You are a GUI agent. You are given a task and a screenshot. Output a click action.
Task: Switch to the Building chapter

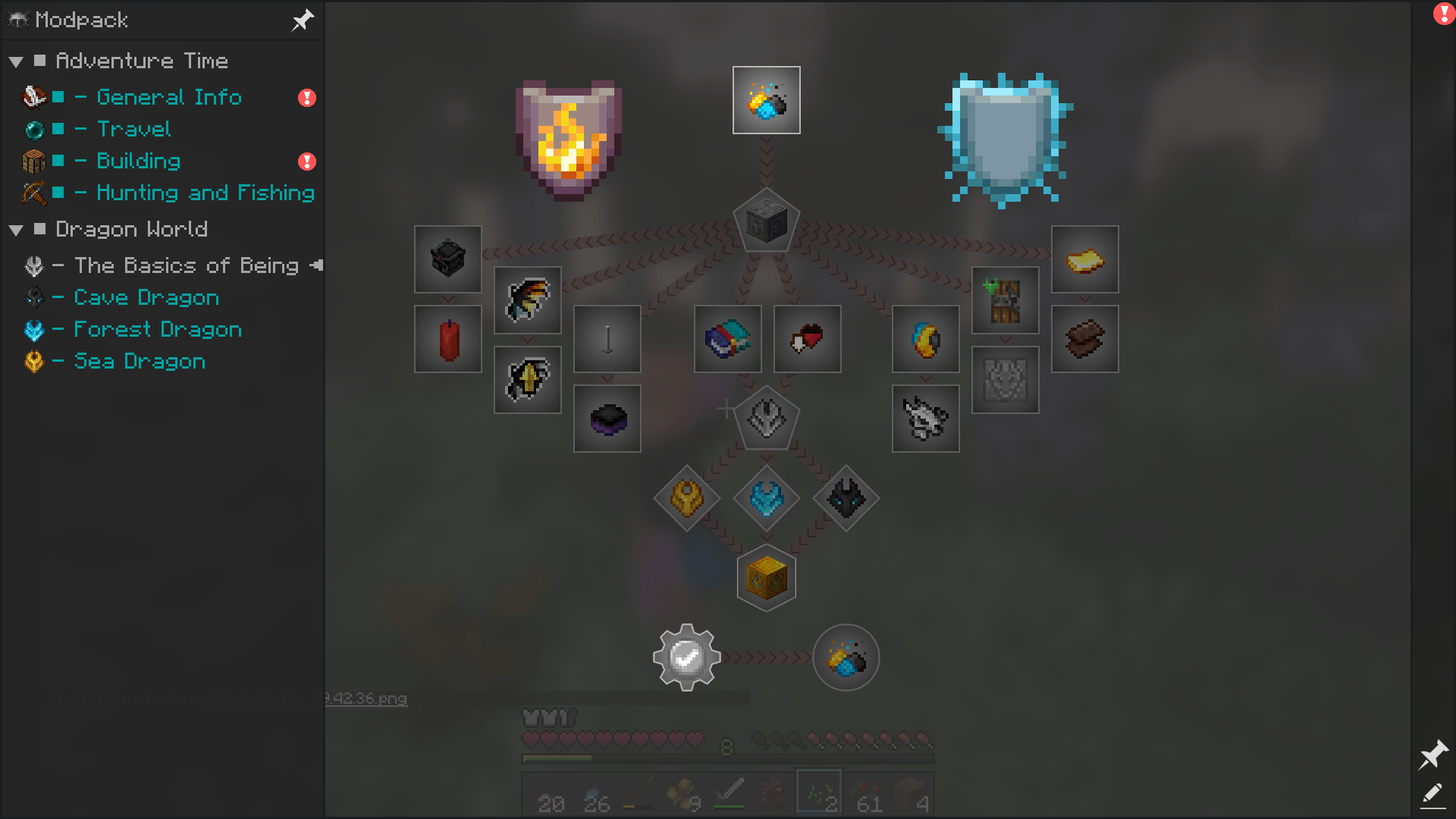[x=138, y=161]
